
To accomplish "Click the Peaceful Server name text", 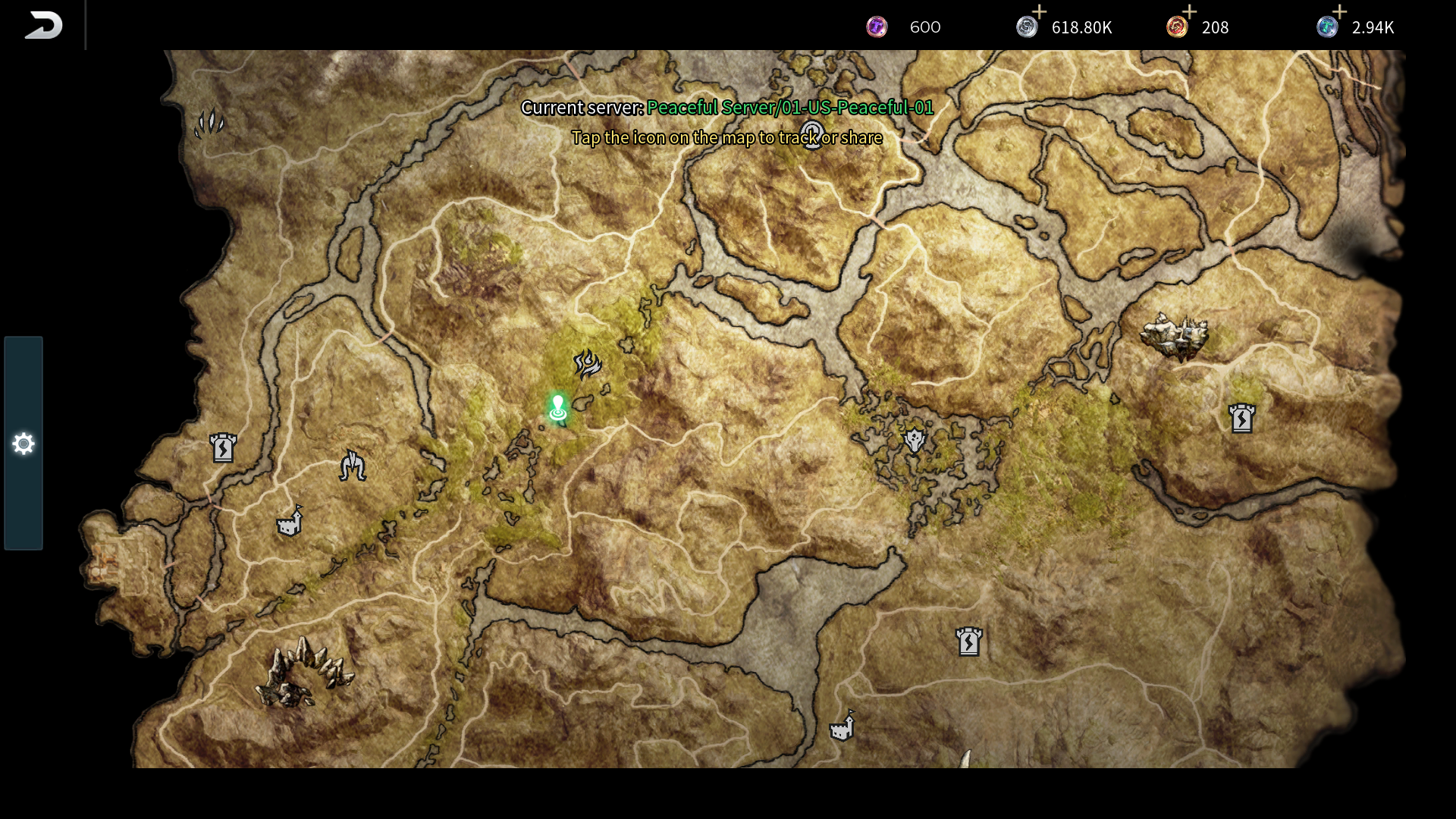I will click(791, 108).
